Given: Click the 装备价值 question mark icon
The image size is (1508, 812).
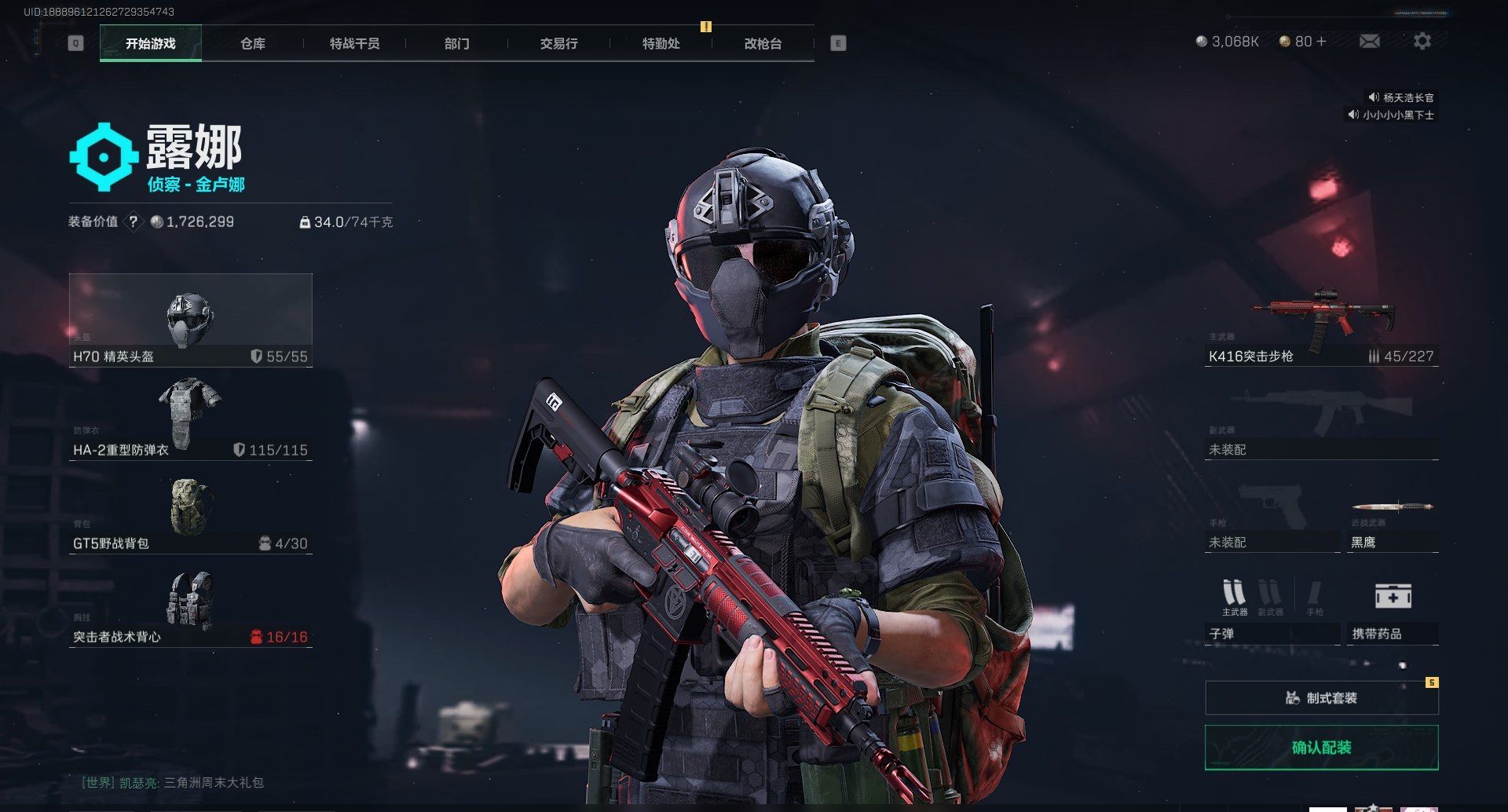Looking at the screenshot, I should click(134, 222).
